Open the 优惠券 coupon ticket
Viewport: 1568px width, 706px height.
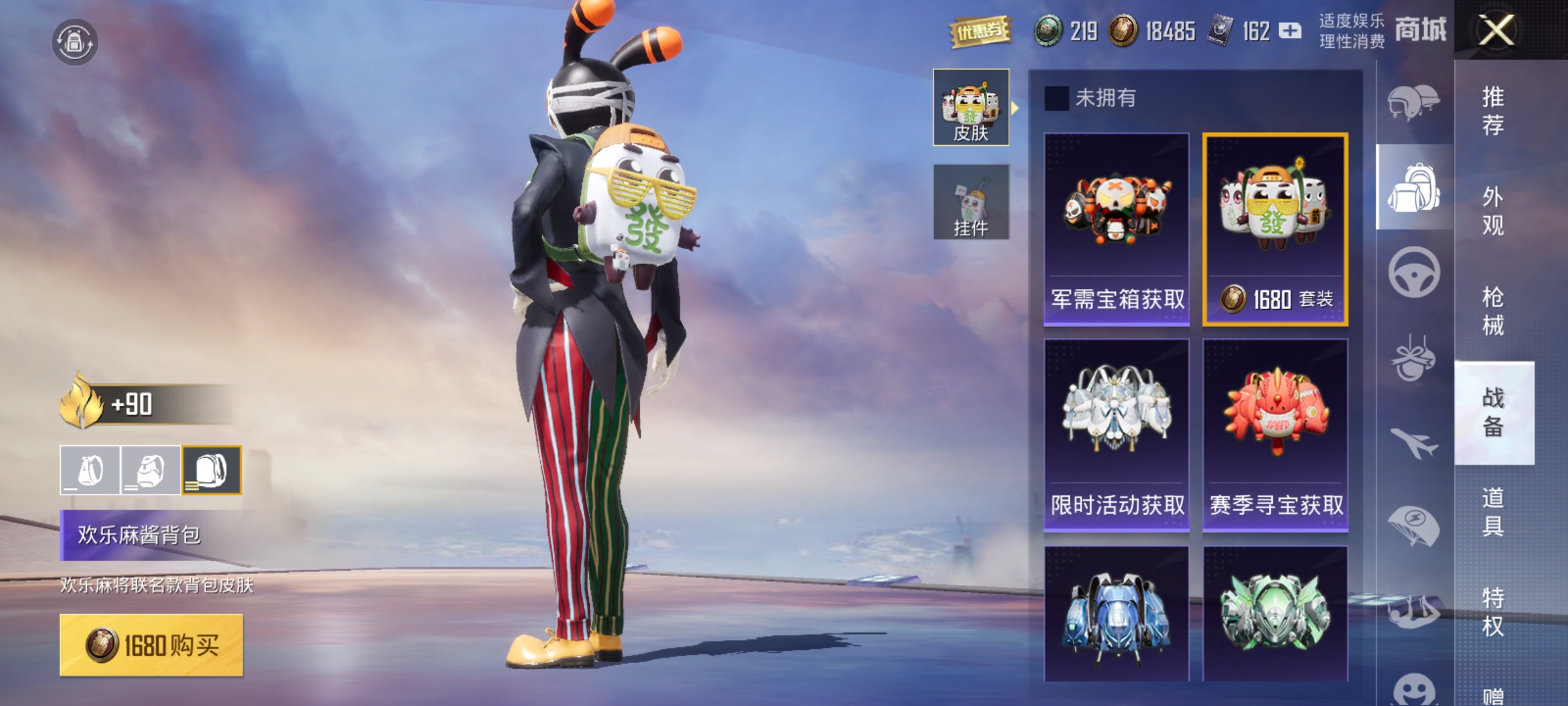pyautogui.click(x=980, y=31)
